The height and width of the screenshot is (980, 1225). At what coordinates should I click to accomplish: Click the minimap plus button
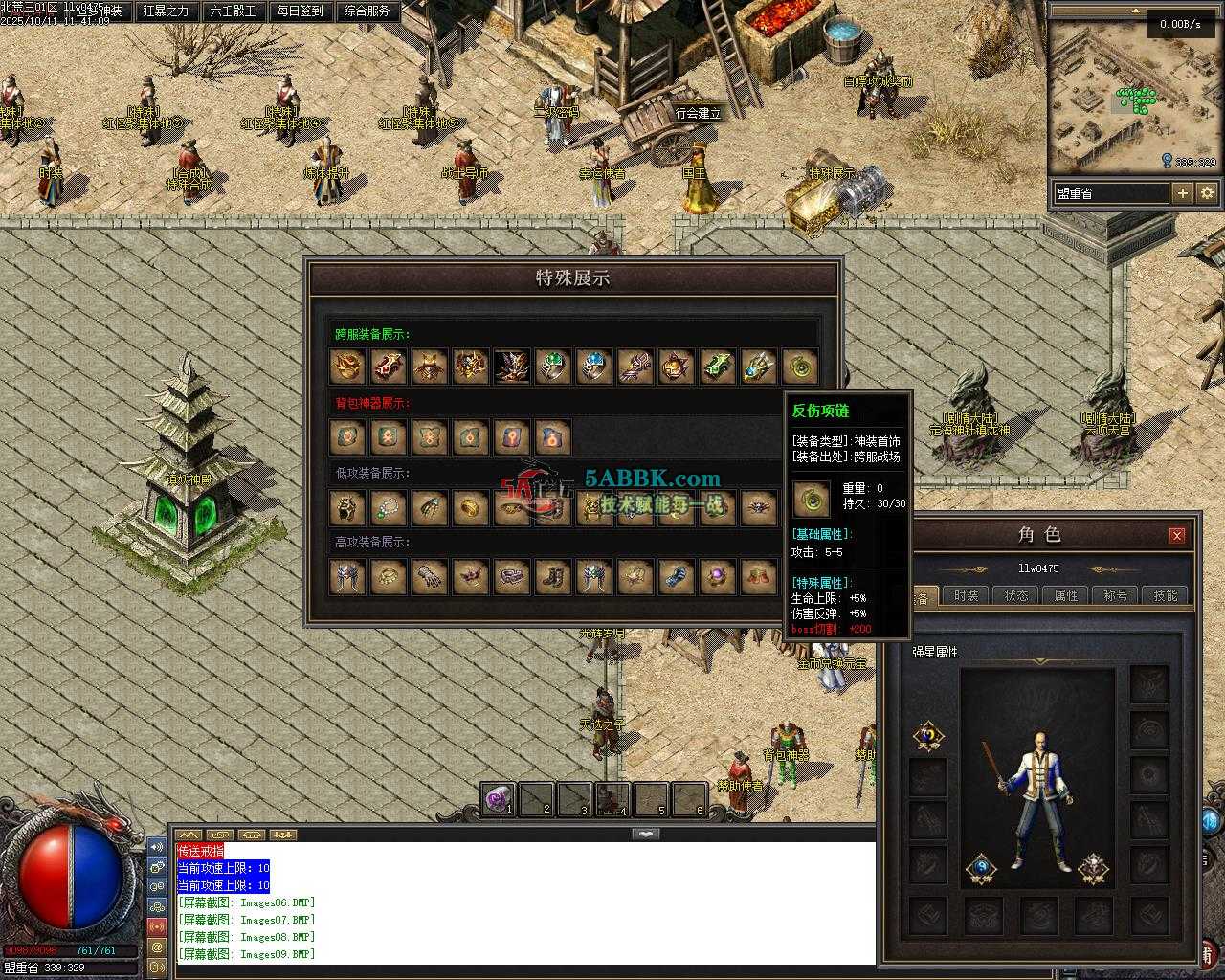(x=1183, y=193)
